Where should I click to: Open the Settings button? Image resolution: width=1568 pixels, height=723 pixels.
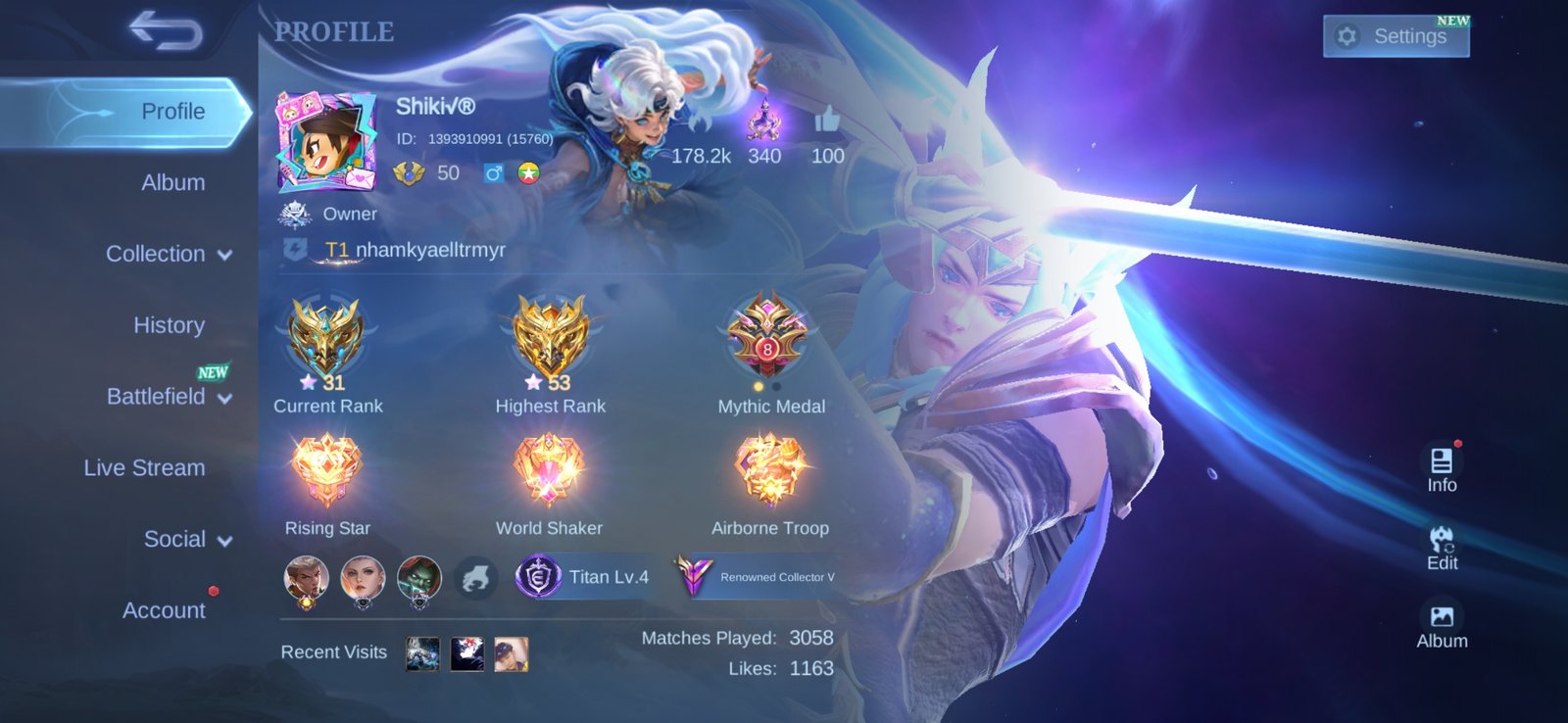[1396, 37]
